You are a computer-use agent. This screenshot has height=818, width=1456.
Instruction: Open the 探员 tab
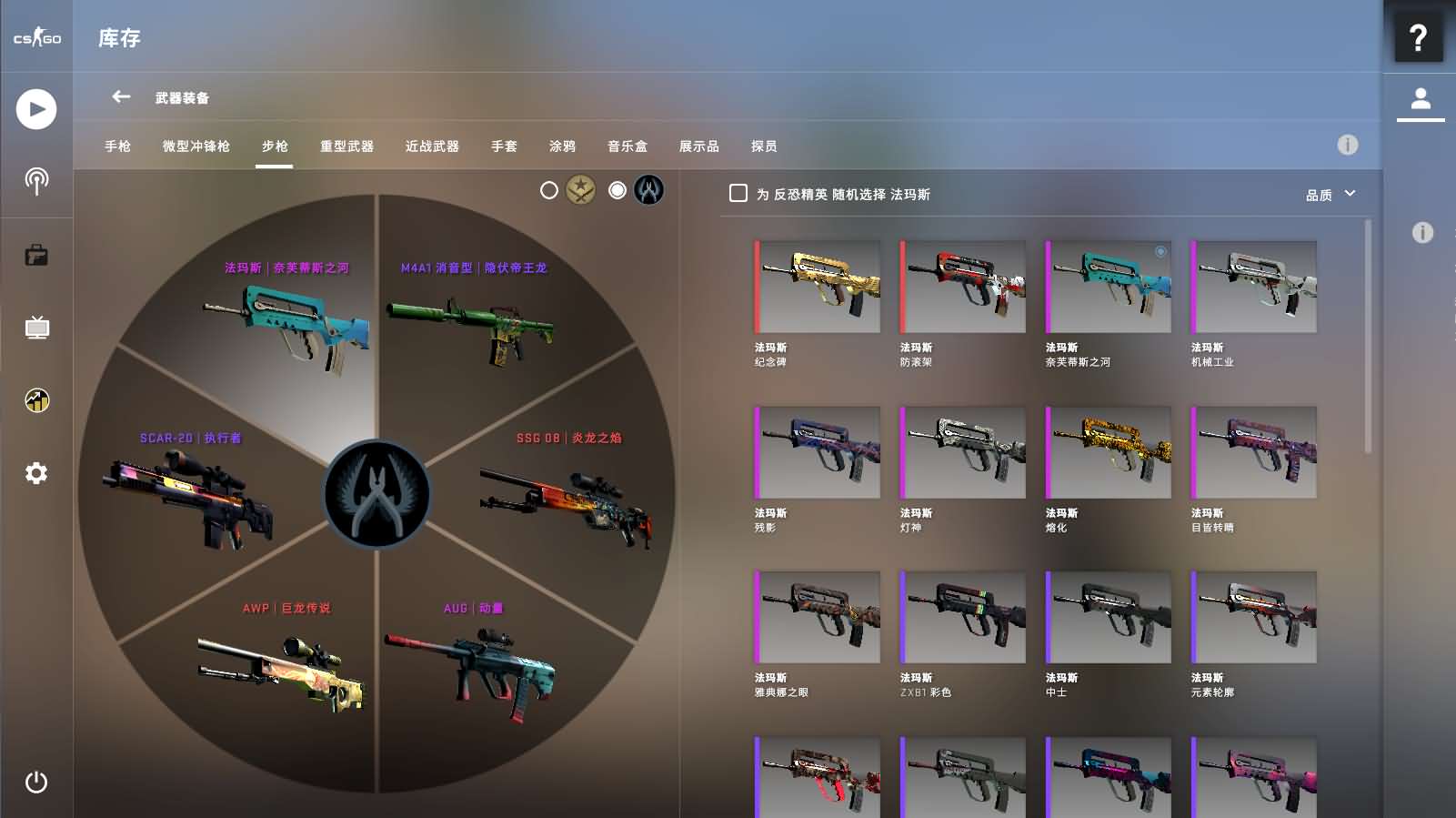pos(764,146)
